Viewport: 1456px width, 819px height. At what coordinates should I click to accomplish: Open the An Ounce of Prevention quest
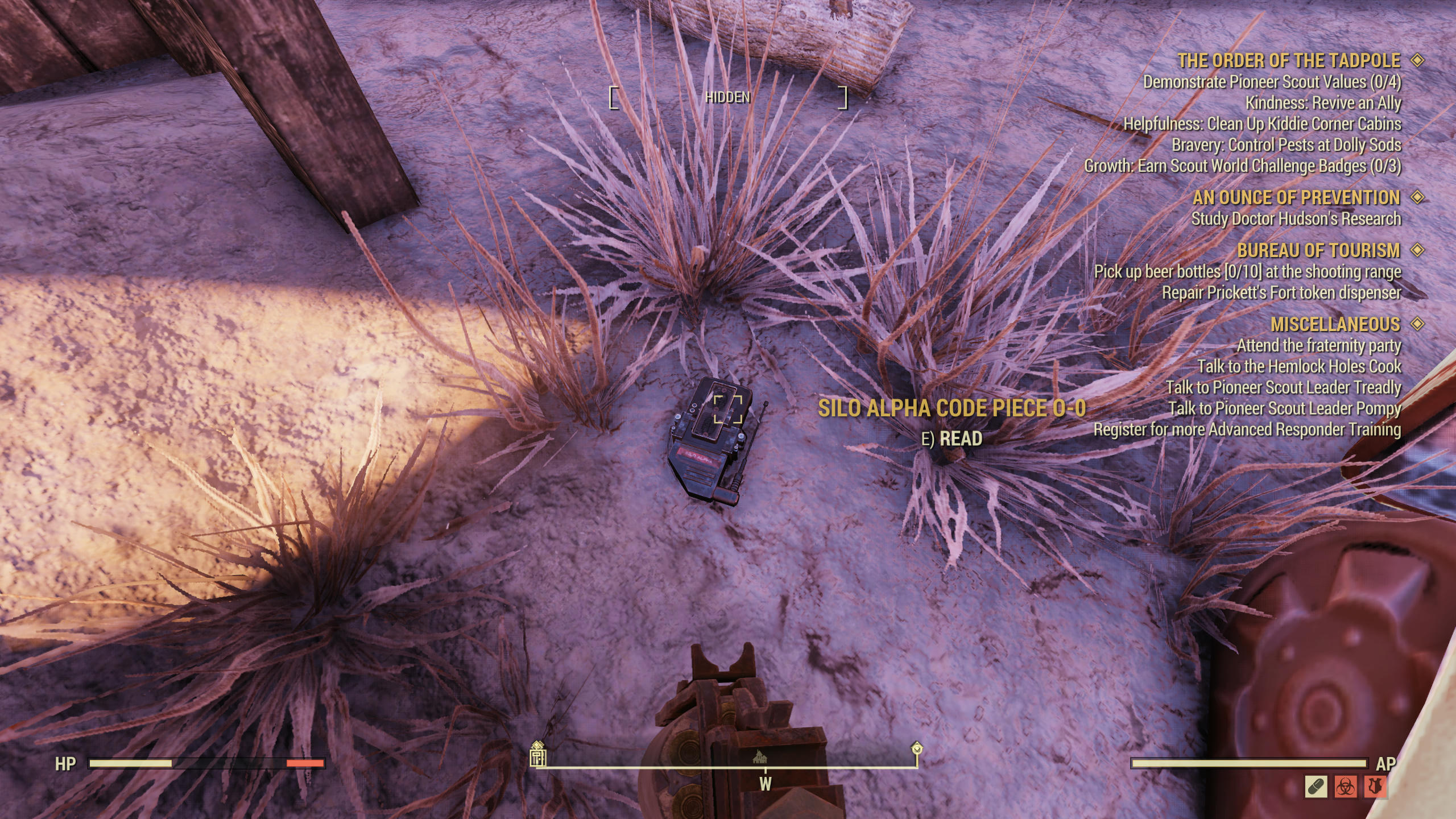[1296, 197]
